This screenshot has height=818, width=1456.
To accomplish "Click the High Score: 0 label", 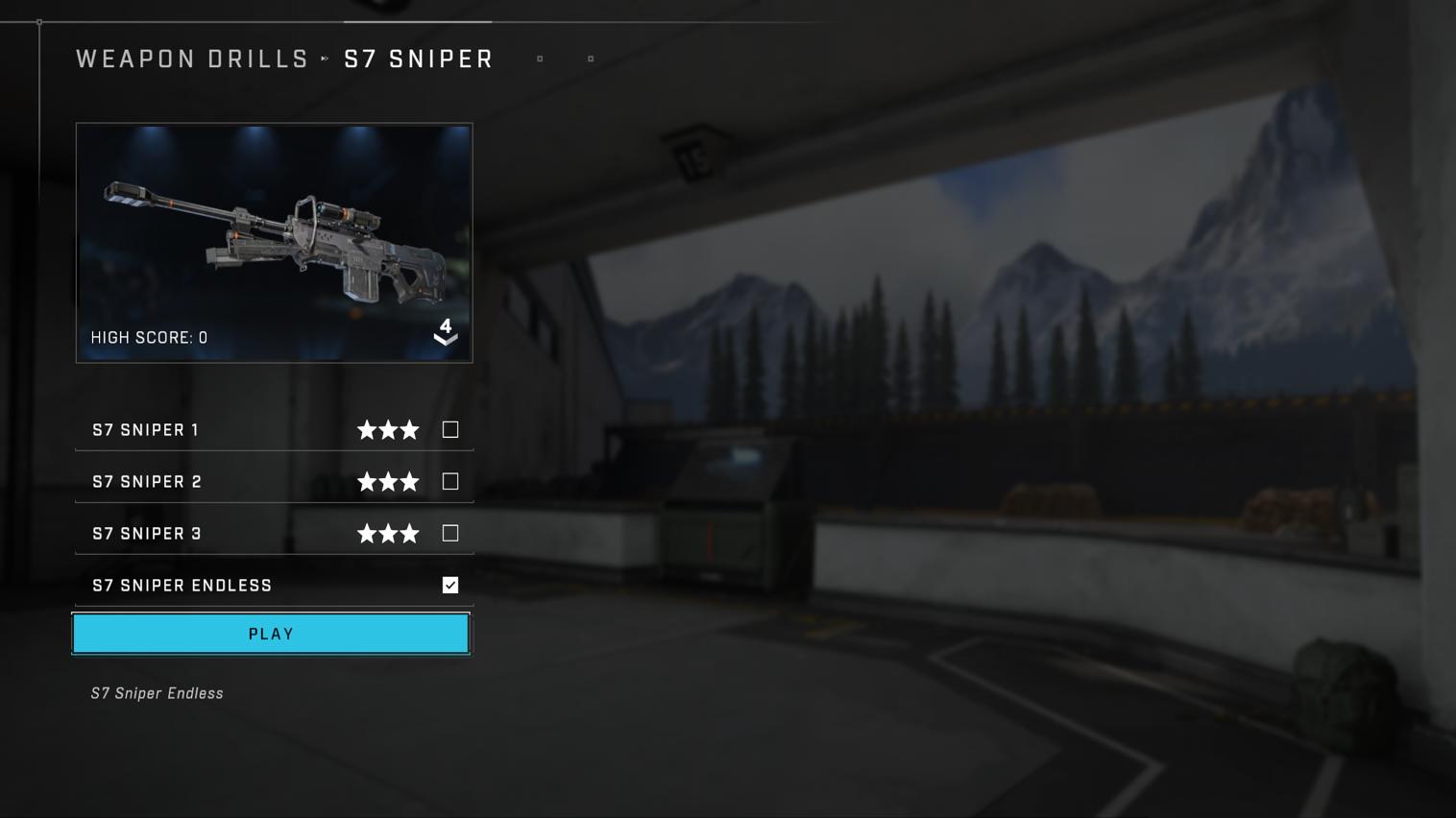I will pyautogui.click(x=149, y=337).
